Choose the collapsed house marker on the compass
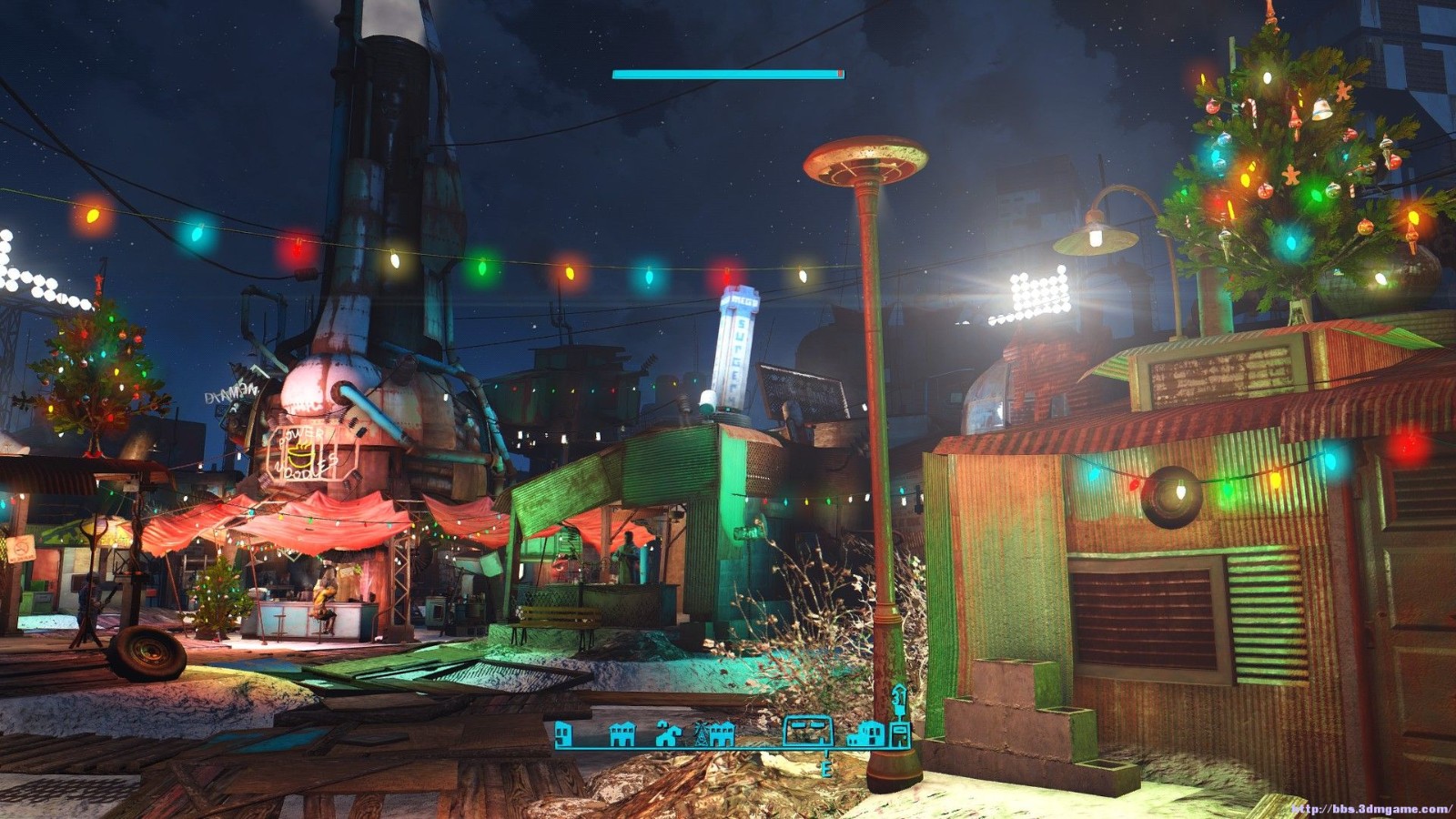Viewport: 1456px width, 819px height. (667, 733)
